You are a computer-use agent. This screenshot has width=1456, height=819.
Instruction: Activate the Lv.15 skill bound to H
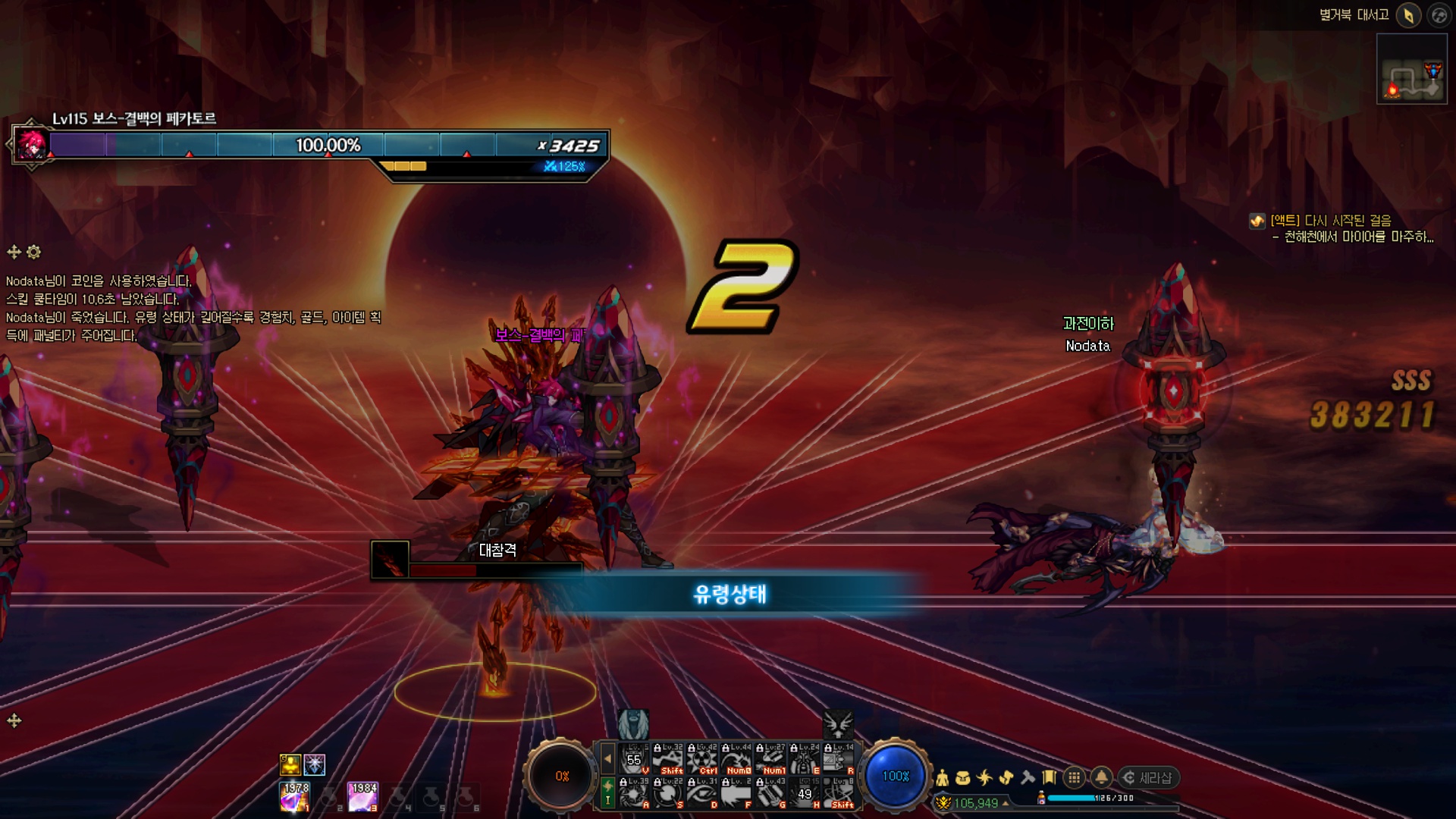pos(805,793)
